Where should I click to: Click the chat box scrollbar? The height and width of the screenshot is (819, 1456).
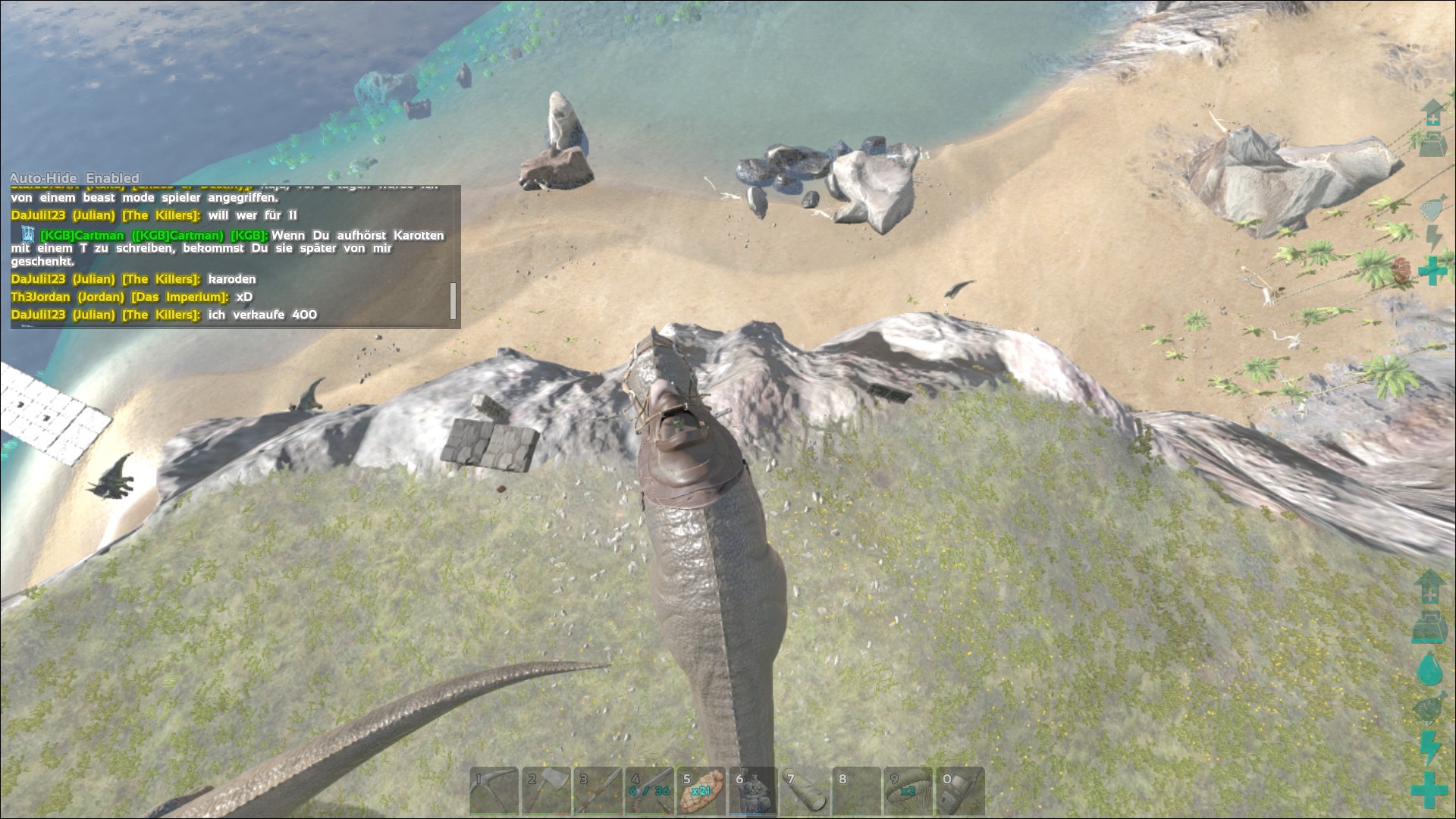[x=453, y=301]
